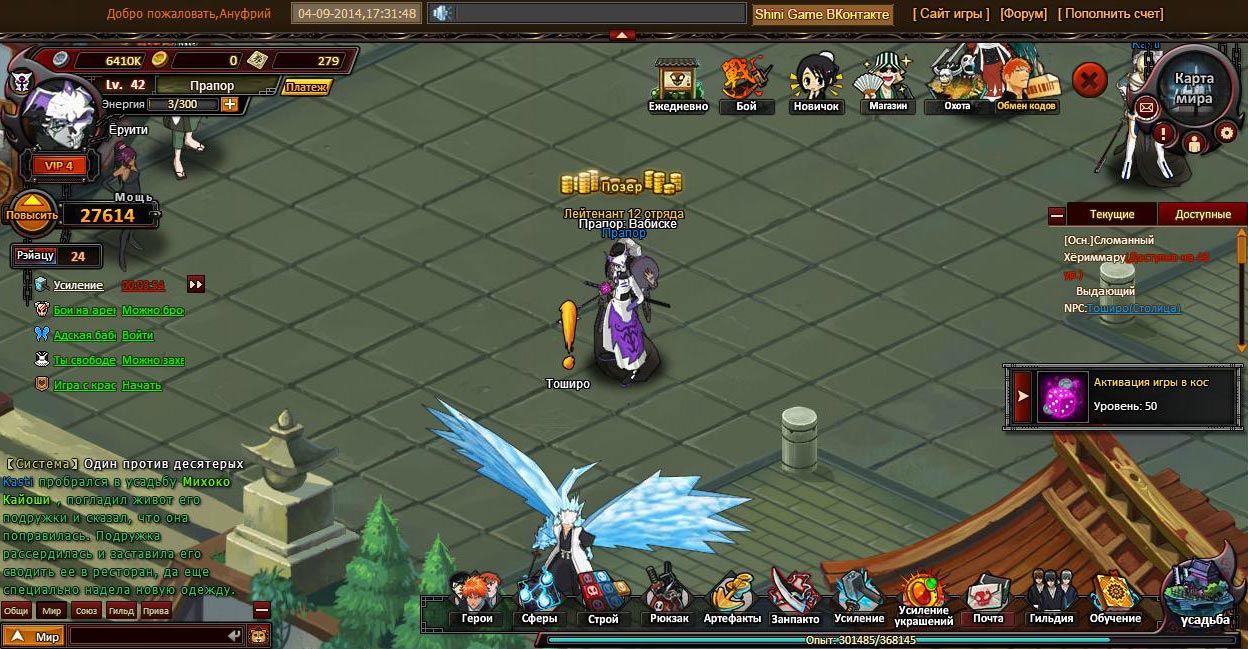Go to the усадьба estate

(x=1204, y=597)
